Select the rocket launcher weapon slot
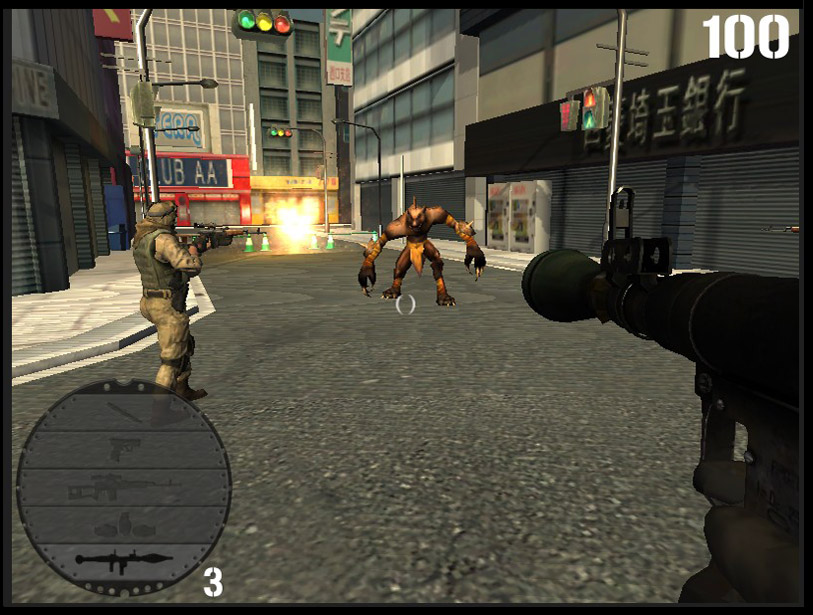The image size is (813, 615). click(x=124, y=560)
